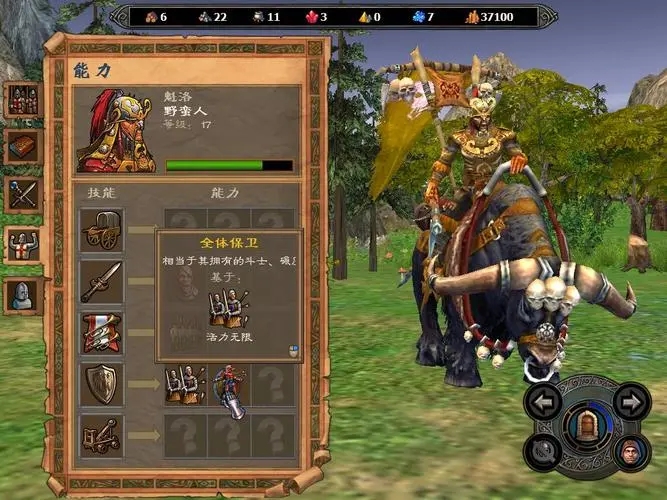
Task: Close the hero screen via the door button
Action: [x=588, y=426]
